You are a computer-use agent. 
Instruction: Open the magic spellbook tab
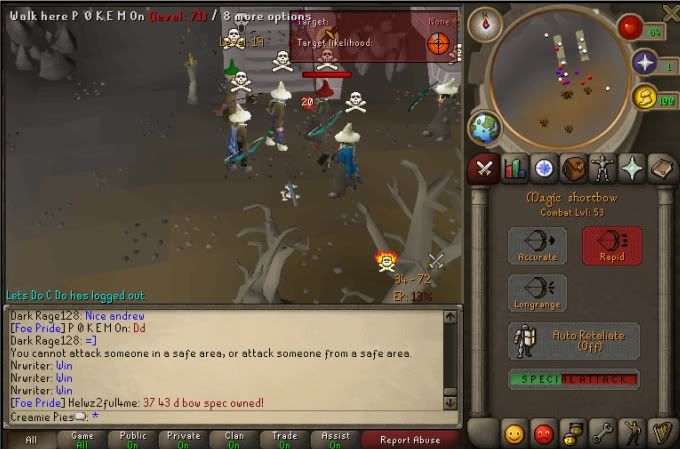661,168
